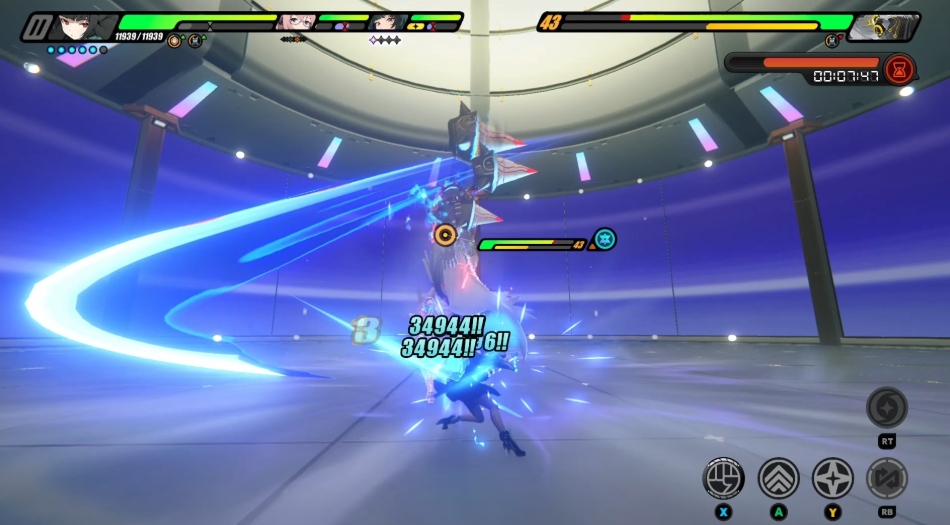Screen dimensions: 950x525
Task: Switch to the dark-haired third teammate portrait
Action: (x=387, y=22)
